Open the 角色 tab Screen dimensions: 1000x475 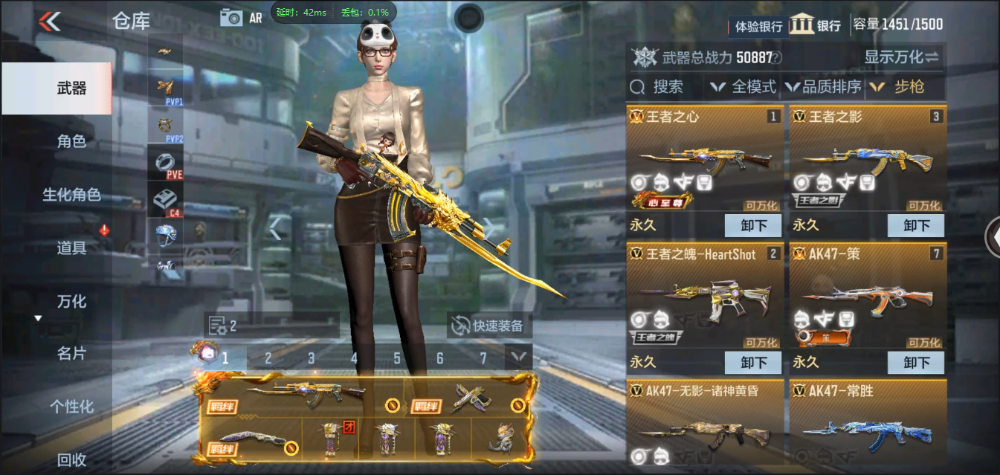(x=70, y=142)
